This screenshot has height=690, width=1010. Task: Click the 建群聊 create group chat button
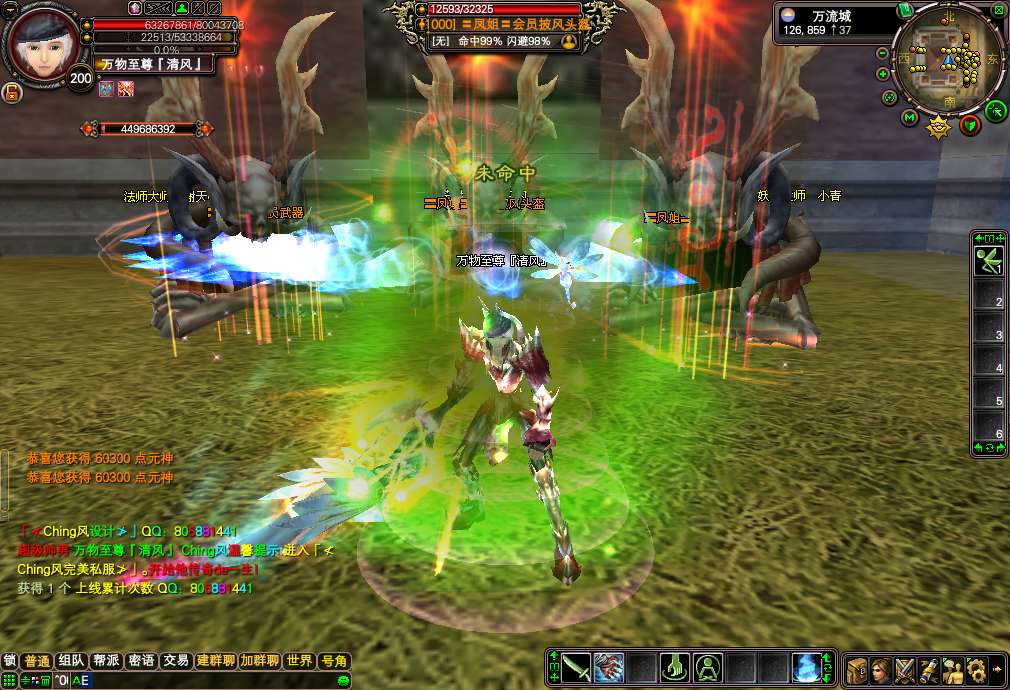pos(215,661)
